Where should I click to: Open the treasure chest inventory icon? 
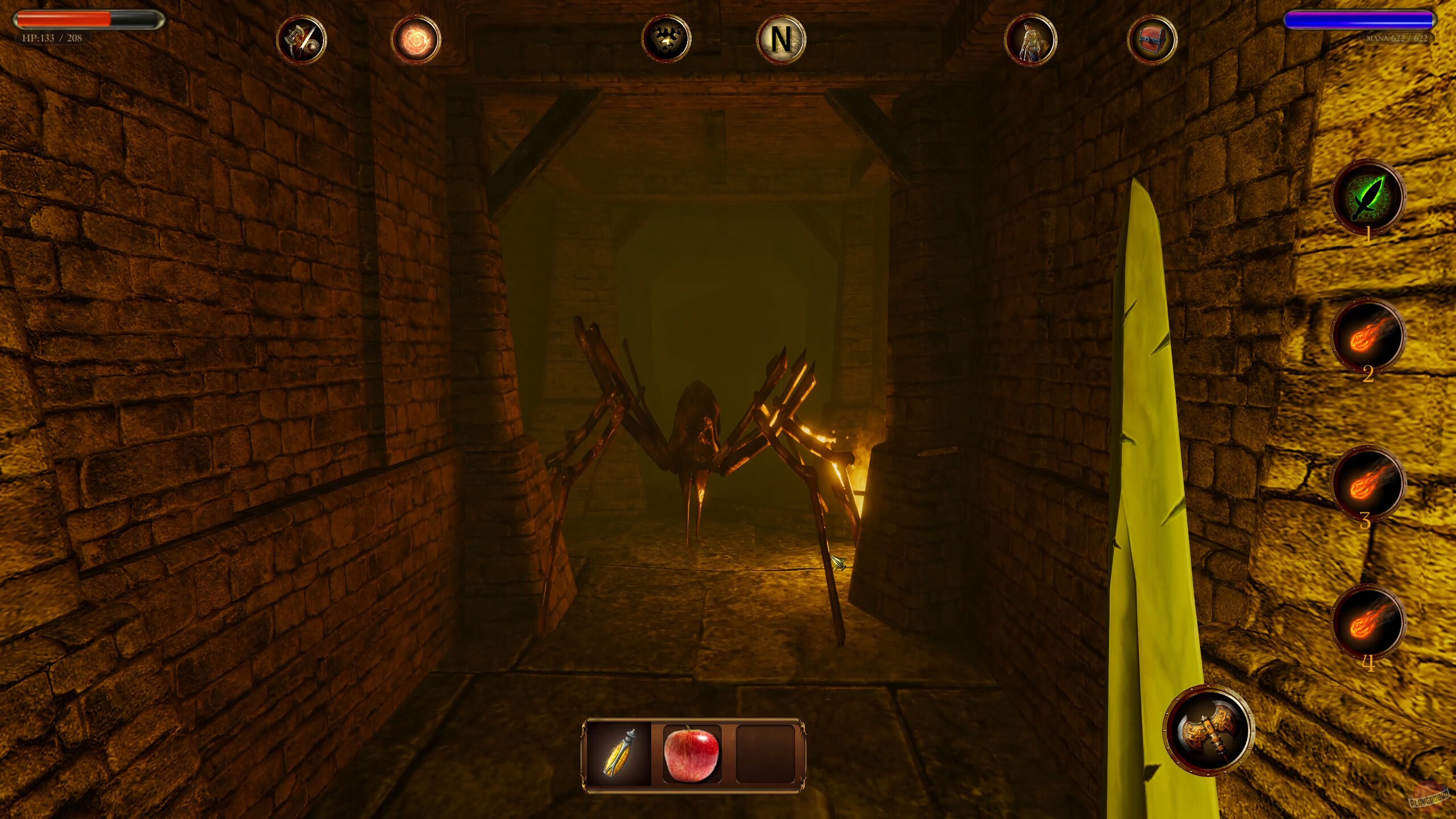[1153, 38]
